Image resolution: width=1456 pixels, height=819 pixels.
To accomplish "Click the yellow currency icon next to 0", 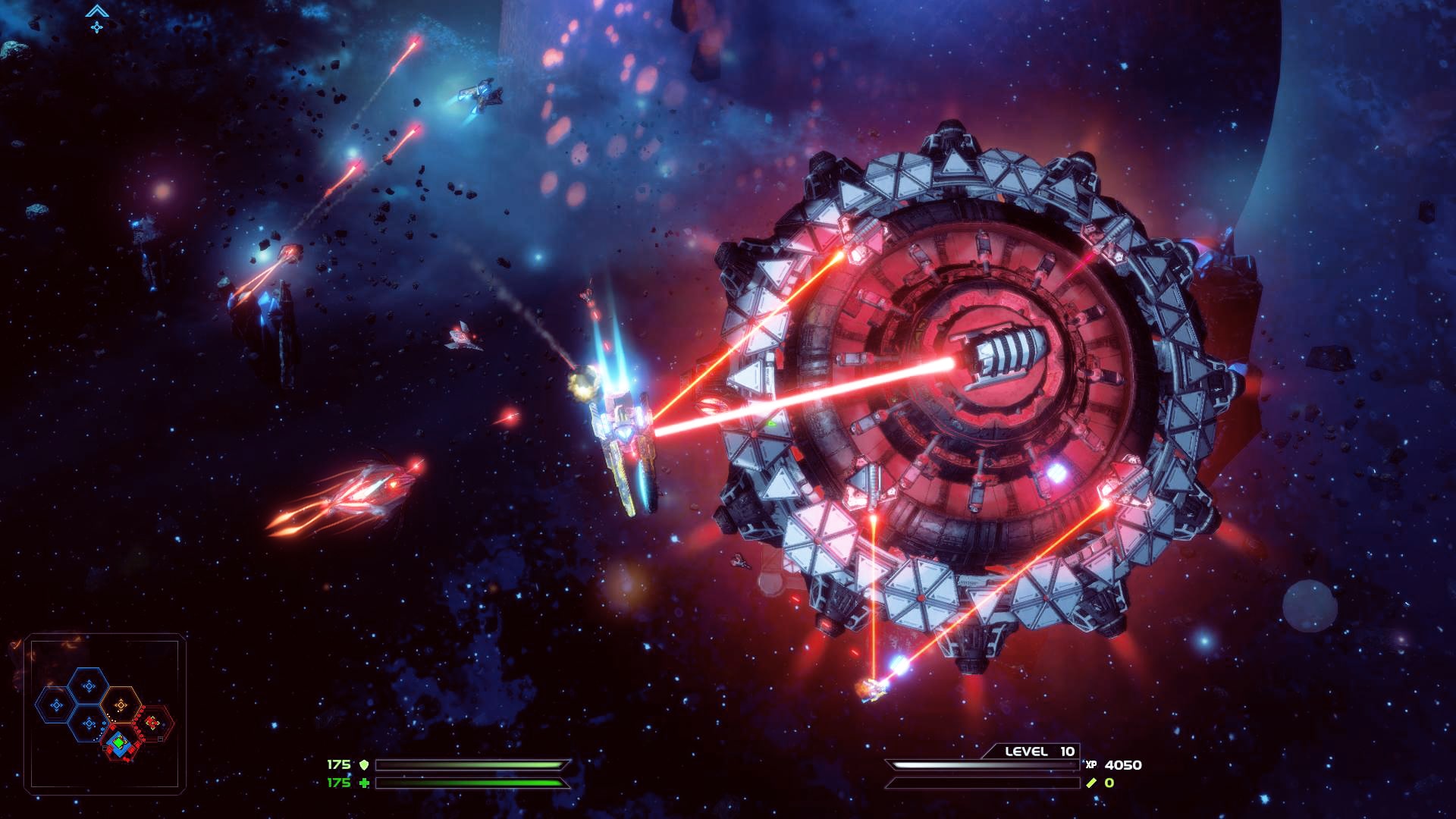I will tap(1091, 783).
